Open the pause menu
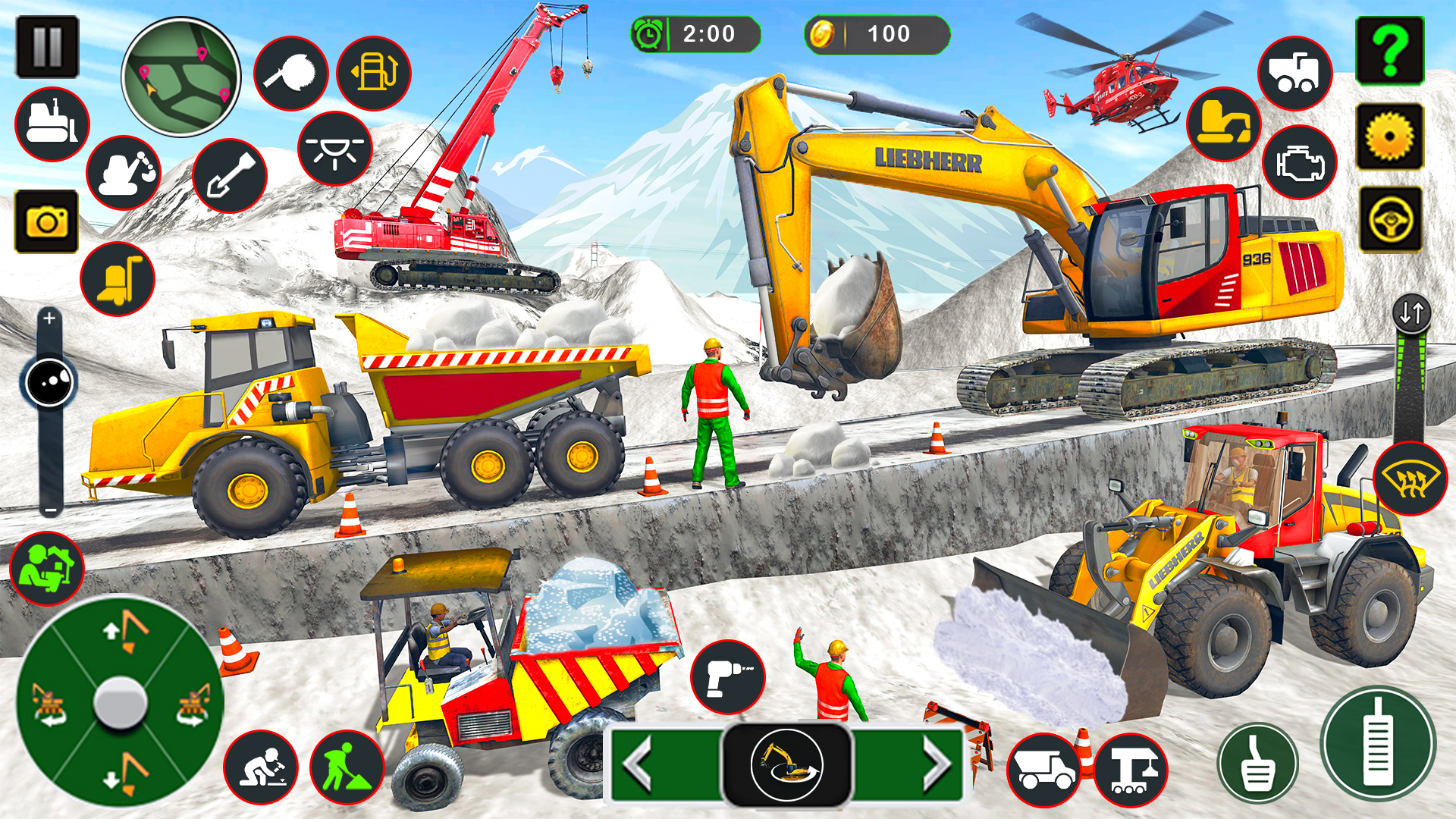This screenshot has height=819, width=1456. coord(48,45)
